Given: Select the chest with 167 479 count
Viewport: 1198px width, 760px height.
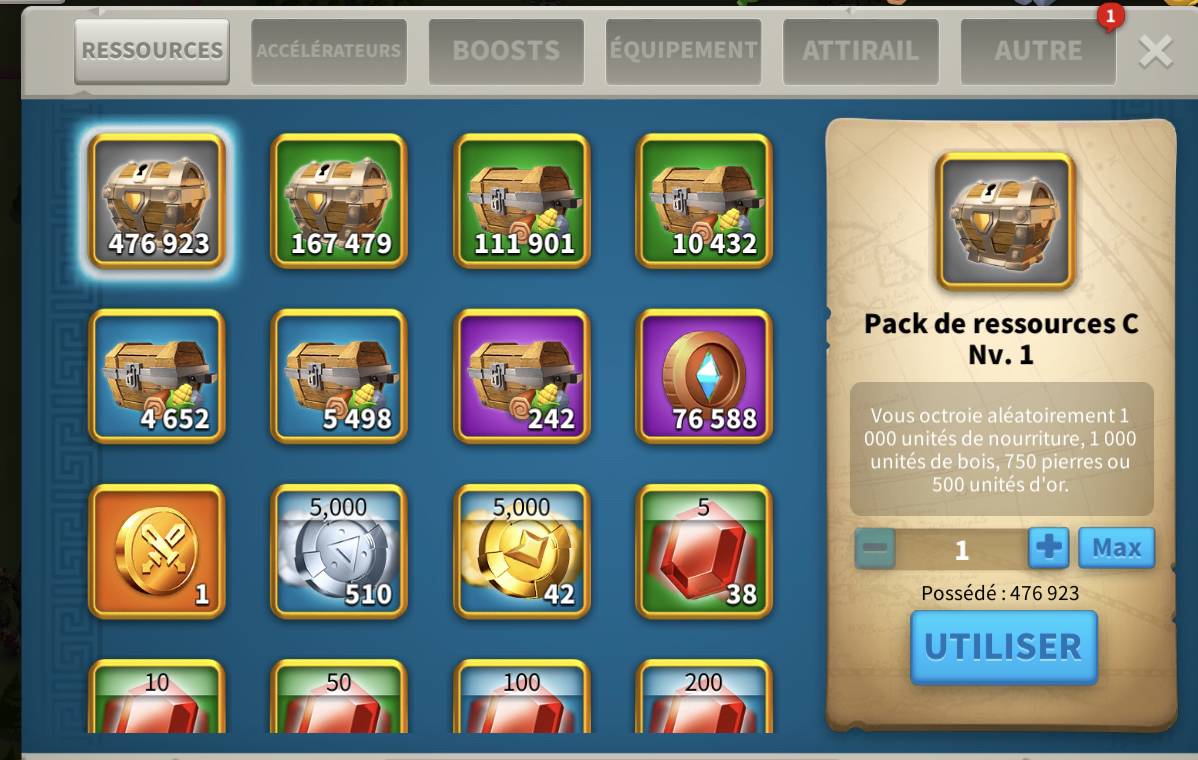Looking at the screenshot, I should pyautogui.click(x=340, y=201).
